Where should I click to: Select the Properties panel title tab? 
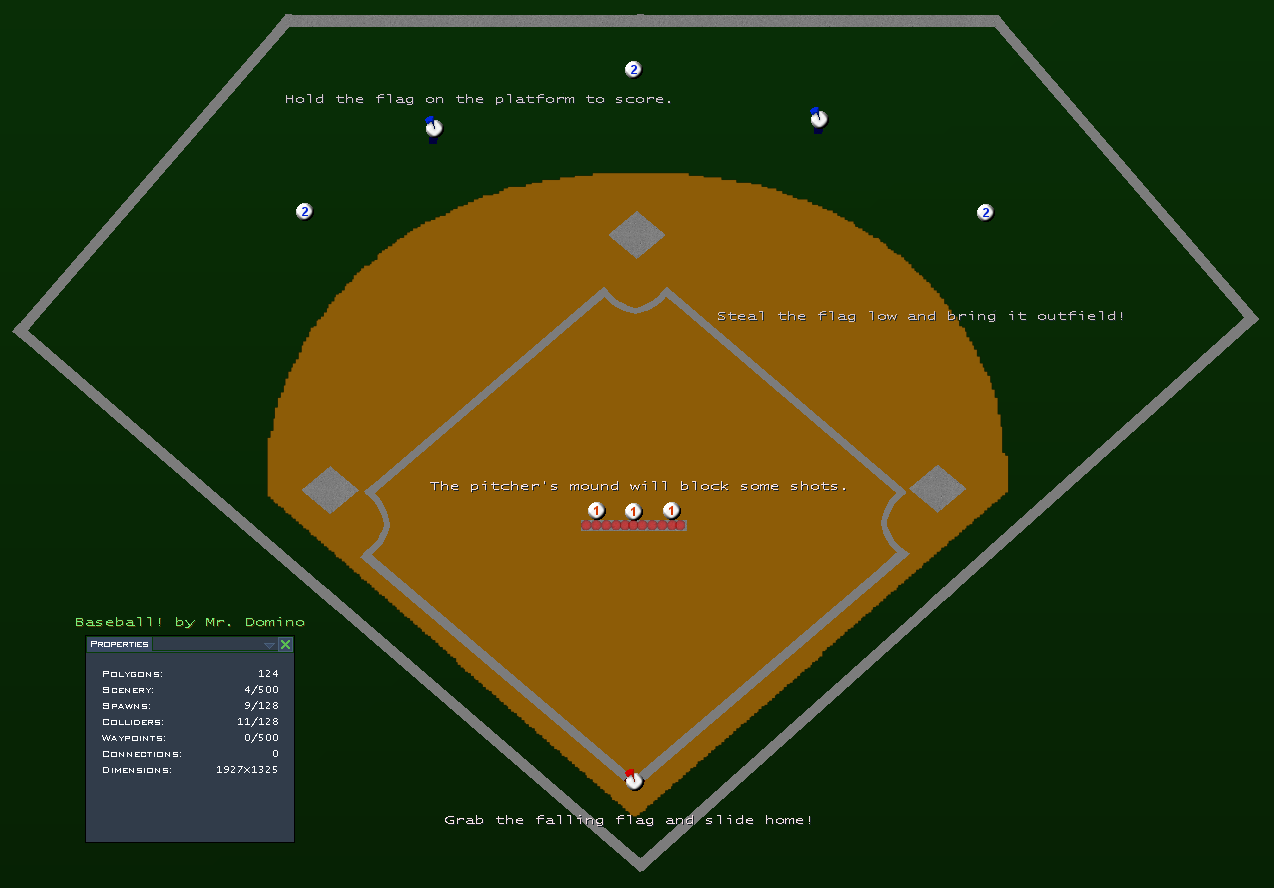(120, 645)
